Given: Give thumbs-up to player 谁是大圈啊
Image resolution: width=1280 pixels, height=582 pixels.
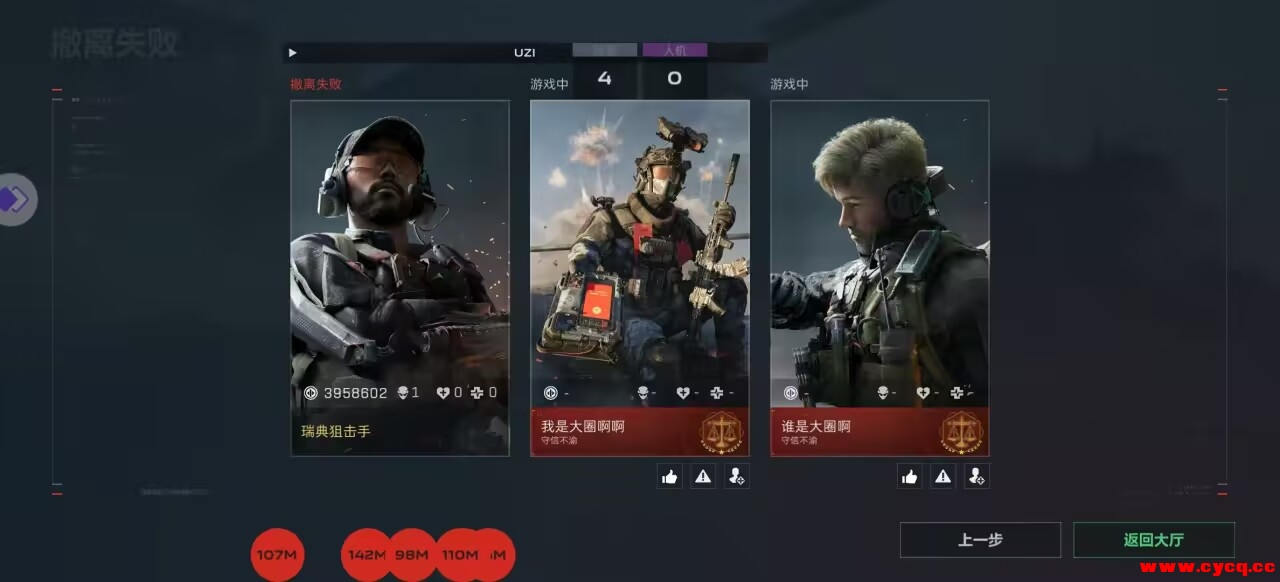Looking at the screenshot, I should point(910,477).
